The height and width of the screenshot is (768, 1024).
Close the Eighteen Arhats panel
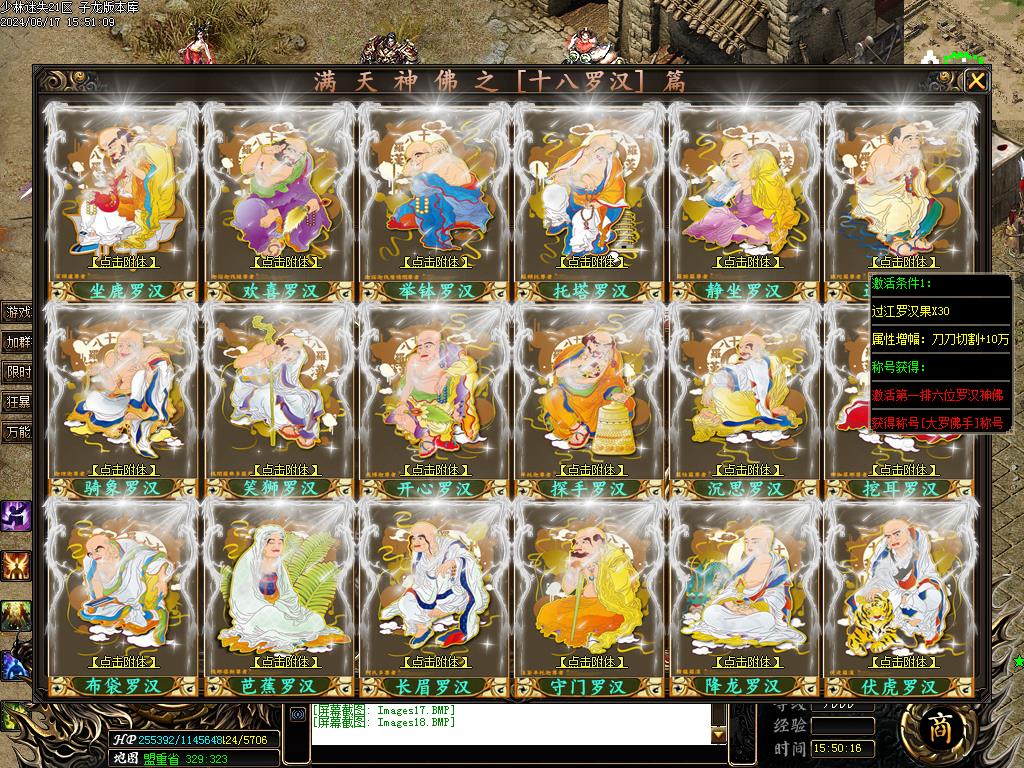point(977,81)
